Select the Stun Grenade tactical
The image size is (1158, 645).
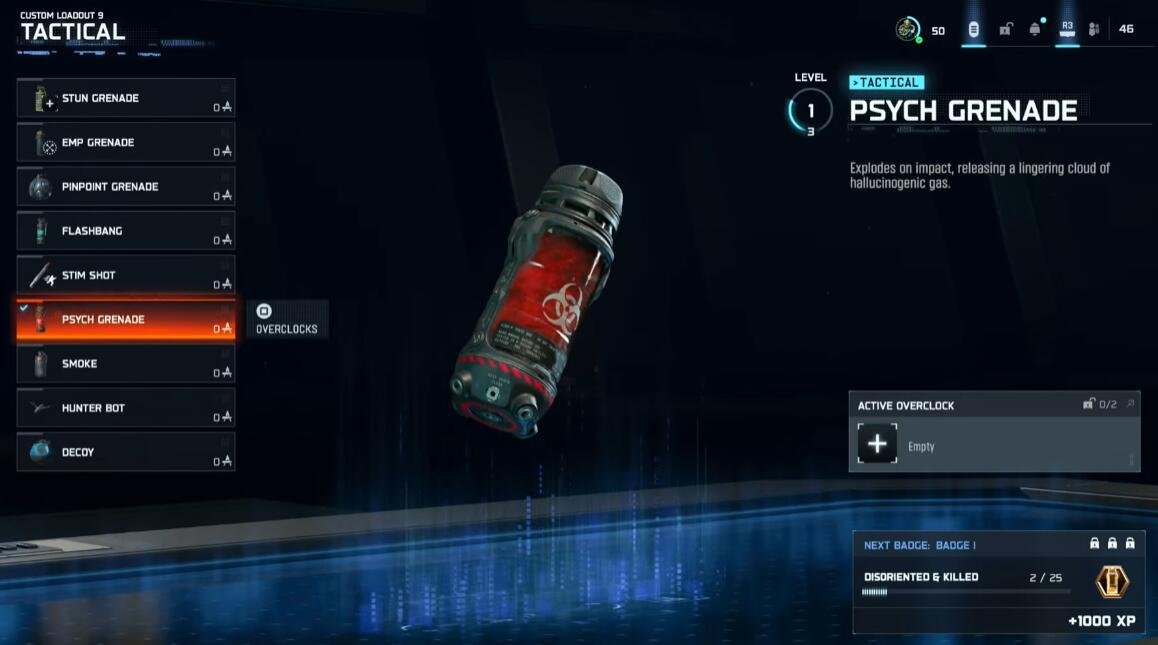coord(126,98)
